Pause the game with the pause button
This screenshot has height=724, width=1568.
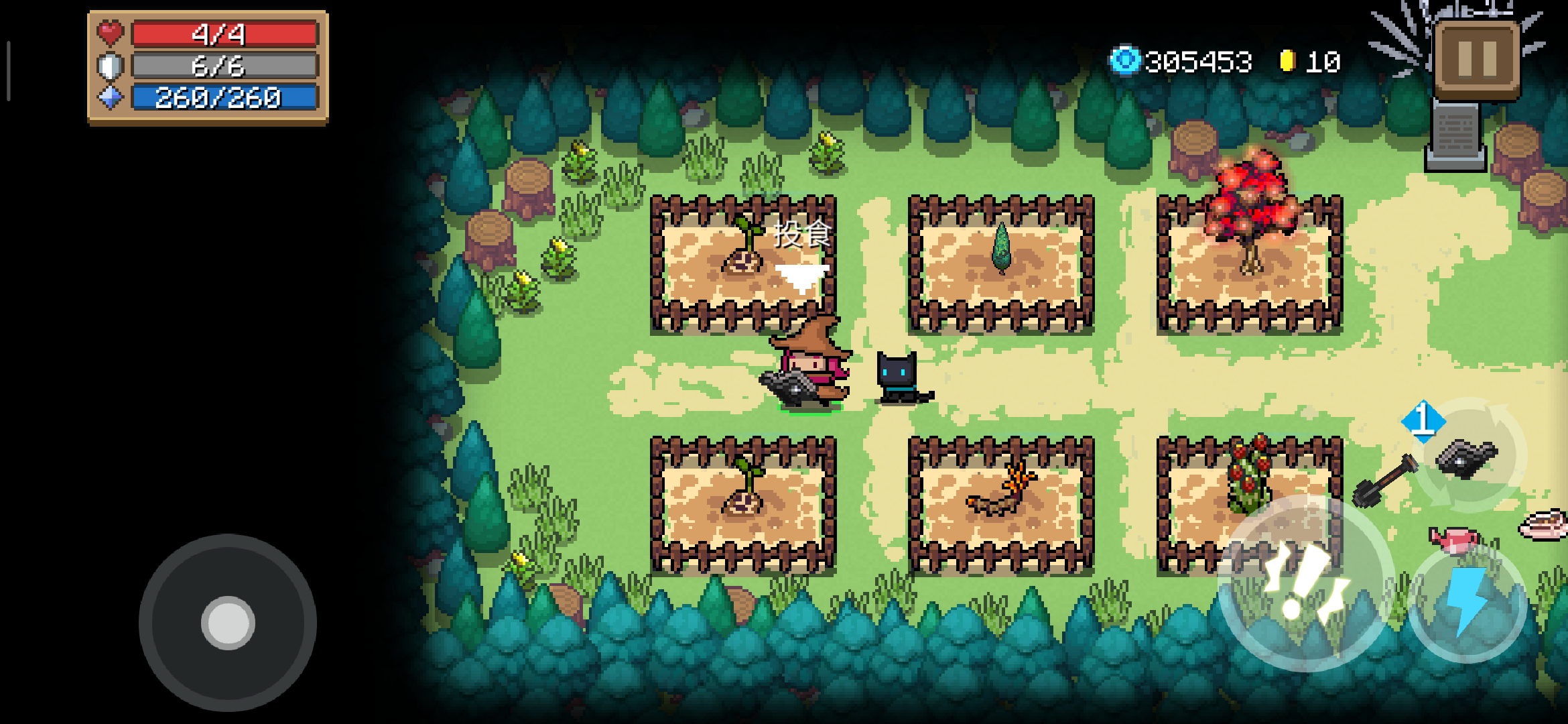point(1477,59)
